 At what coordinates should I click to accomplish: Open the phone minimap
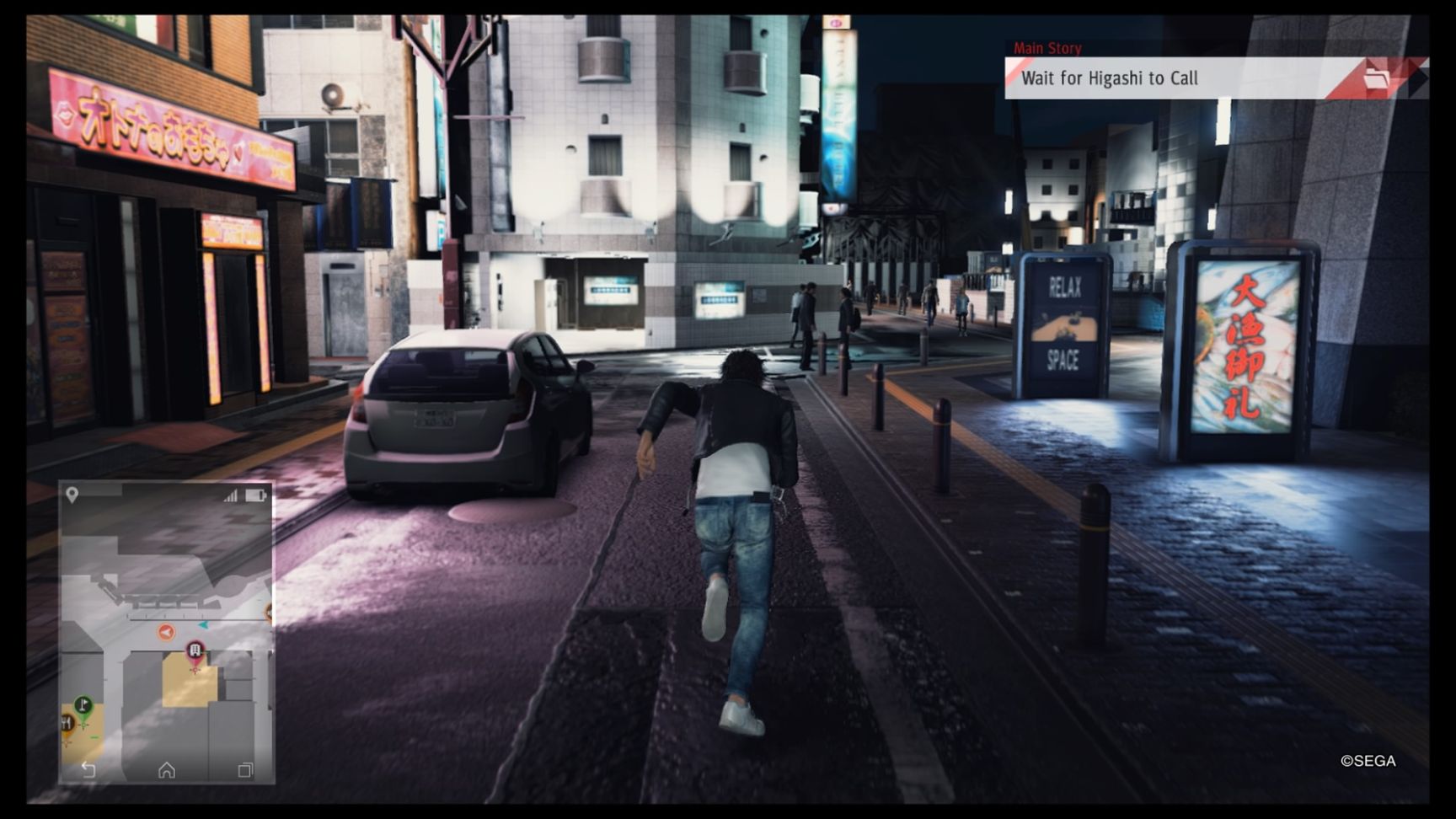[166, 632]
